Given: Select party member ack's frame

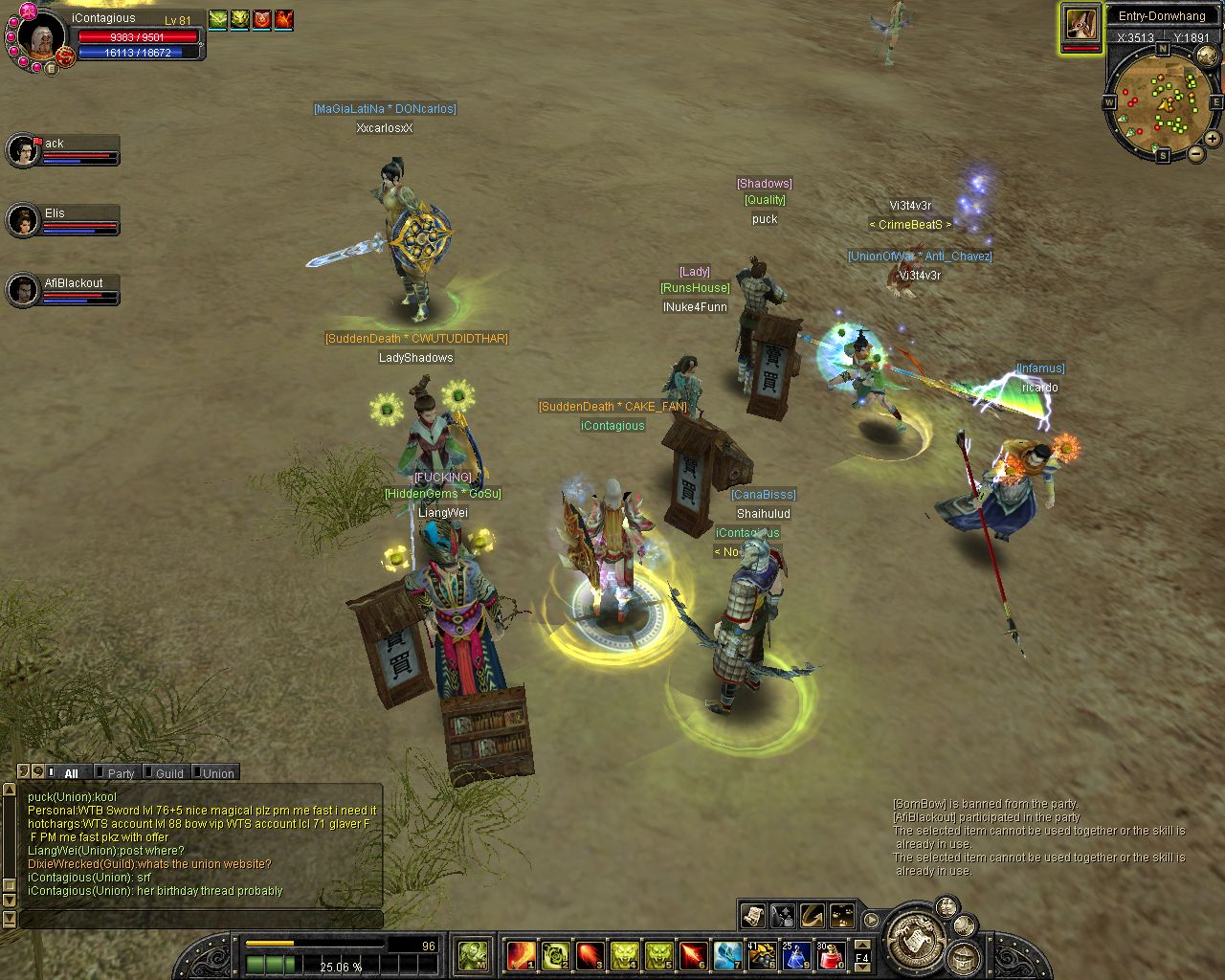Looking at the screenshot, I should (62, 150).
